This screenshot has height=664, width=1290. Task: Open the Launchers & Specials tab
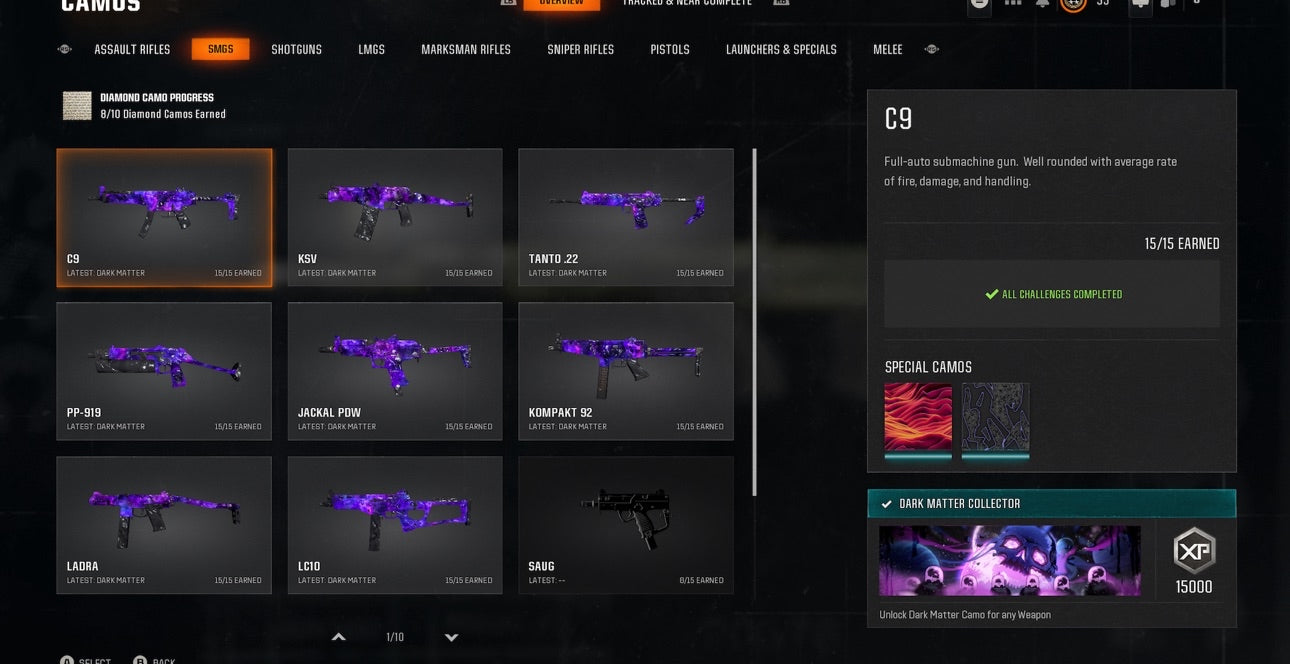(x=781, y=49)
